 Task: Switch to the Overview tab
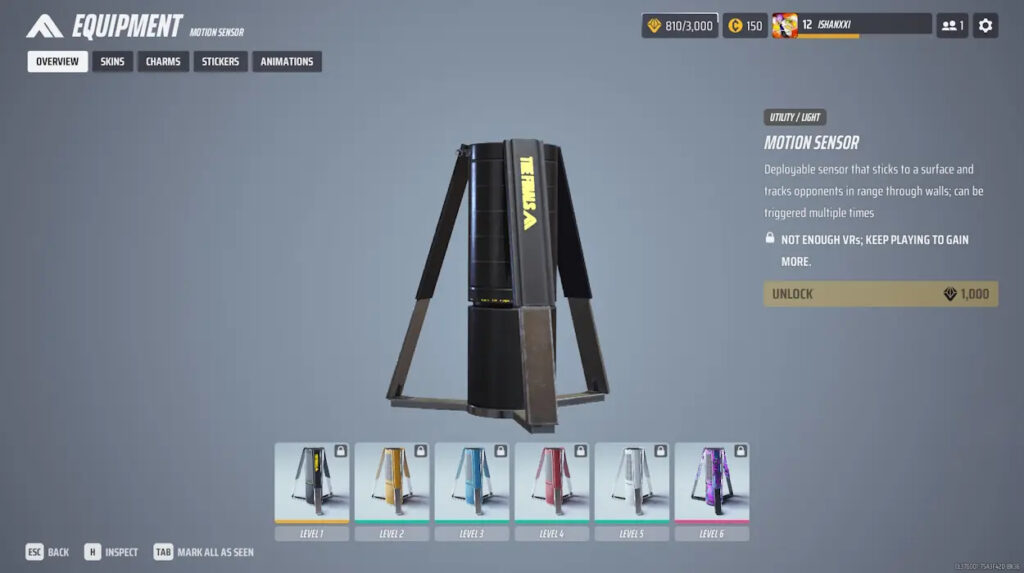pos(57,62)
